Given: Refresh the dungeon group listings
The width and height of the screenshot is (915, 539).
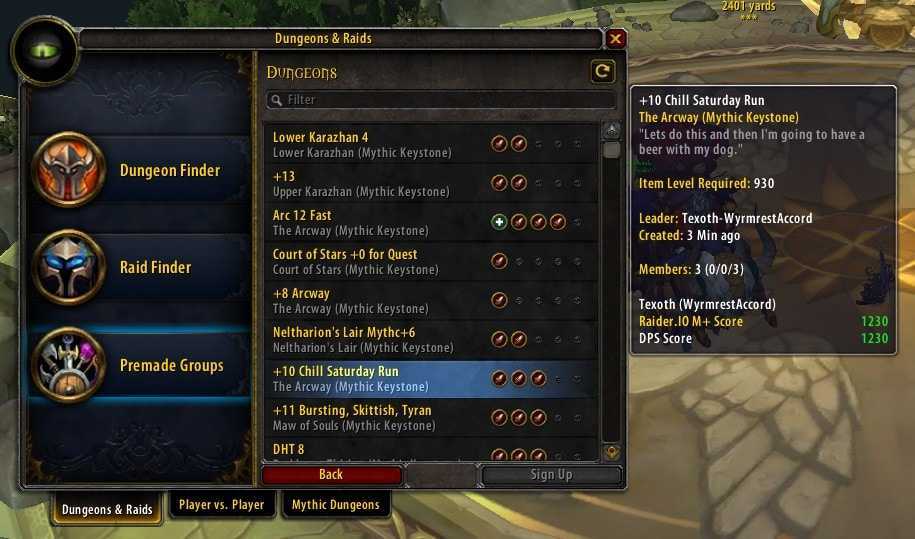Looking at the screenshot, I should point(602,71).
